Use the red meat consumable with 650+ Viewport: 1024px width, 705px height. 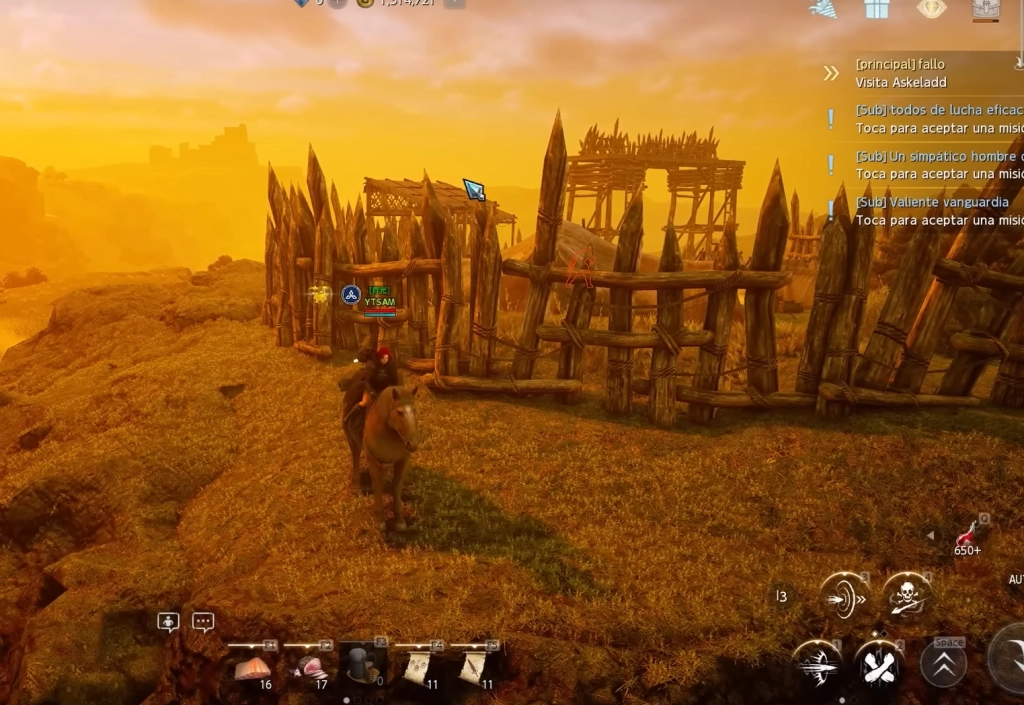coord(967,536)
